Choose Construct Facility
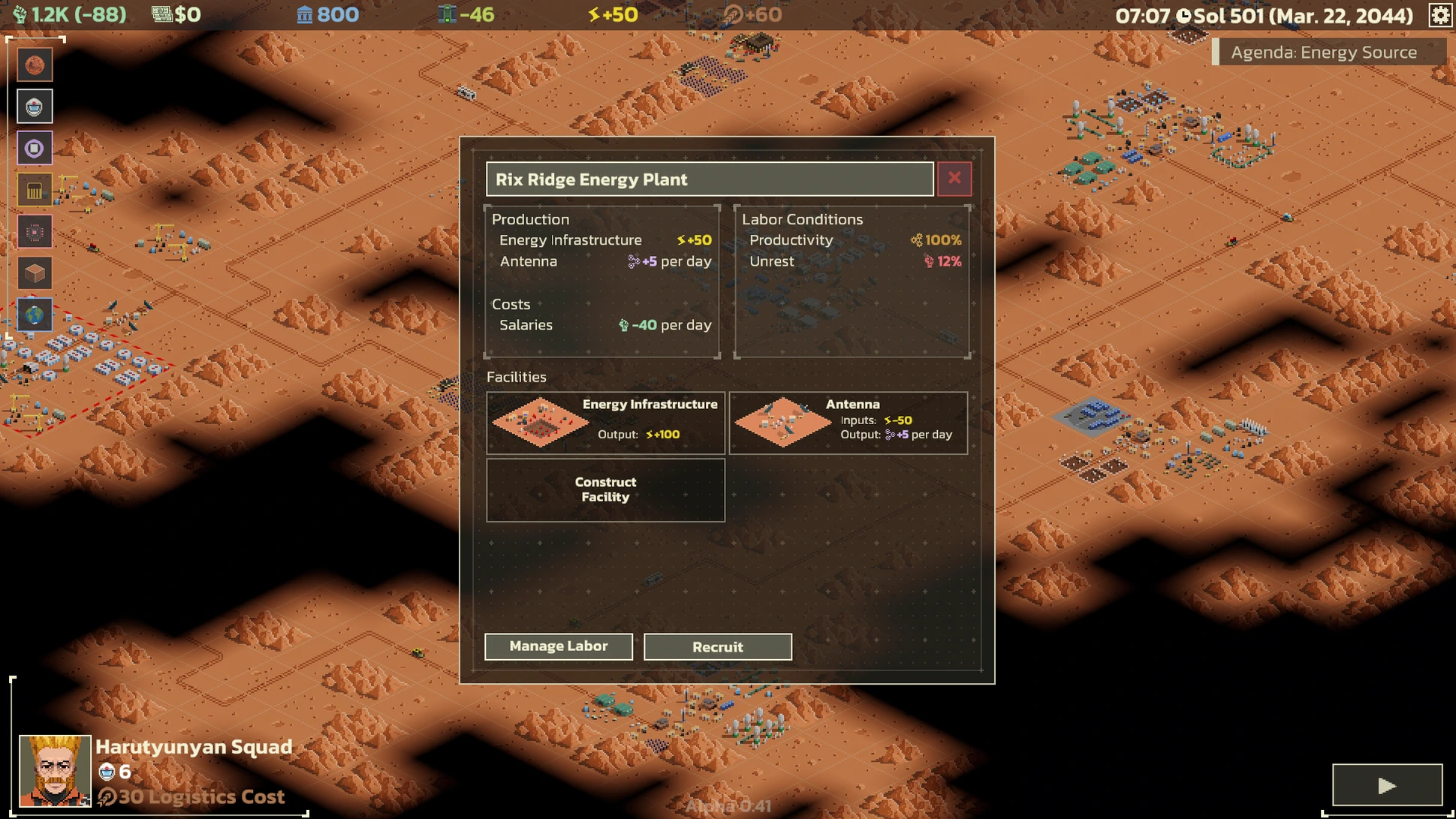Image resolution: width=1456 pixels, height=819 pixels. pos(605,489)
